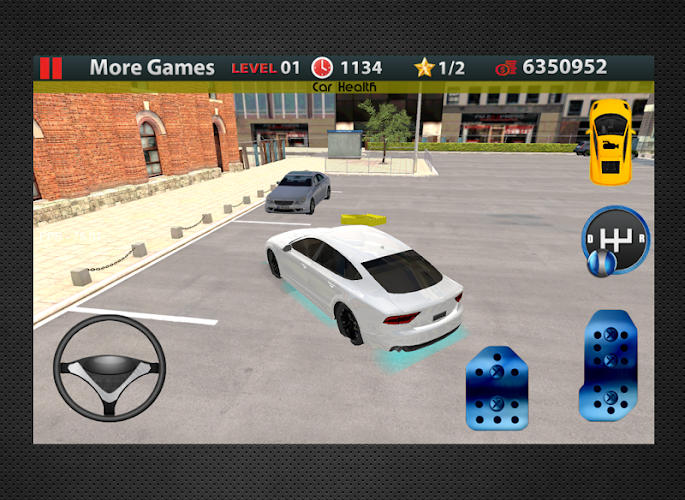Image resolution: width=685 pixels, height=500 pixels.
Task: Step on the accelerator pedal
Action: tap(608, 365)
